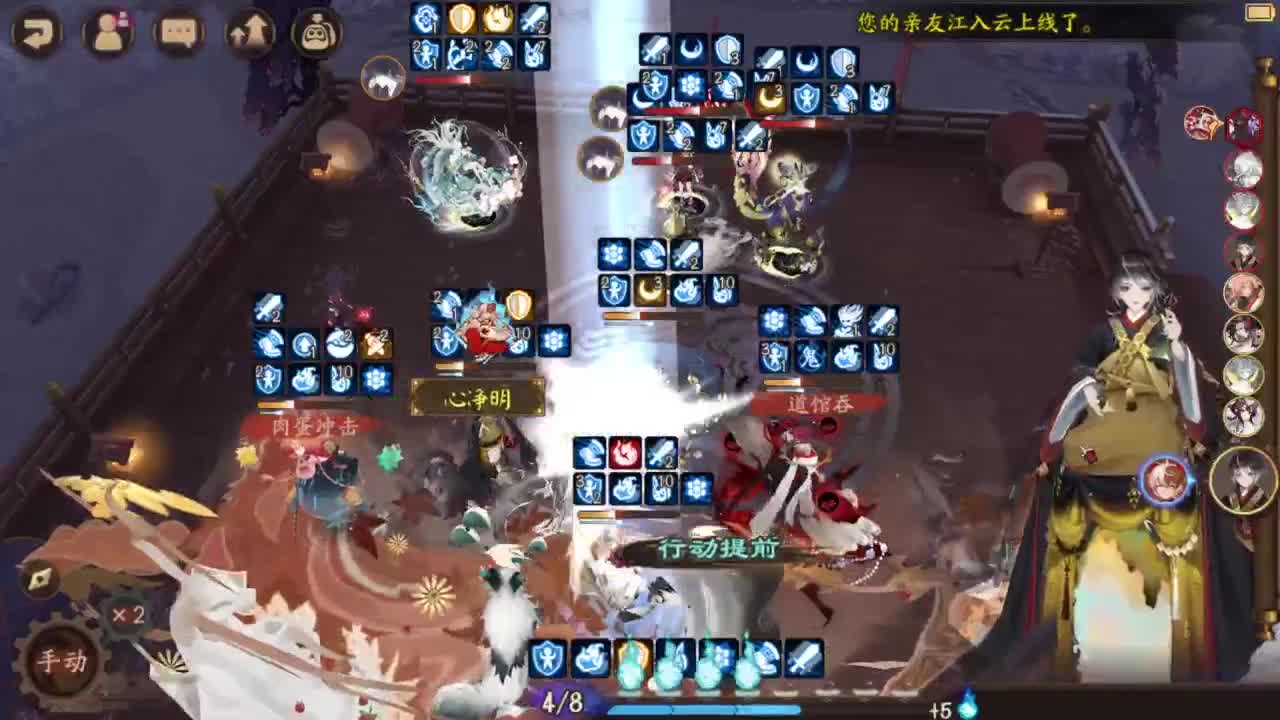Click the return arrow icon at top left

[x=36, y=33]
